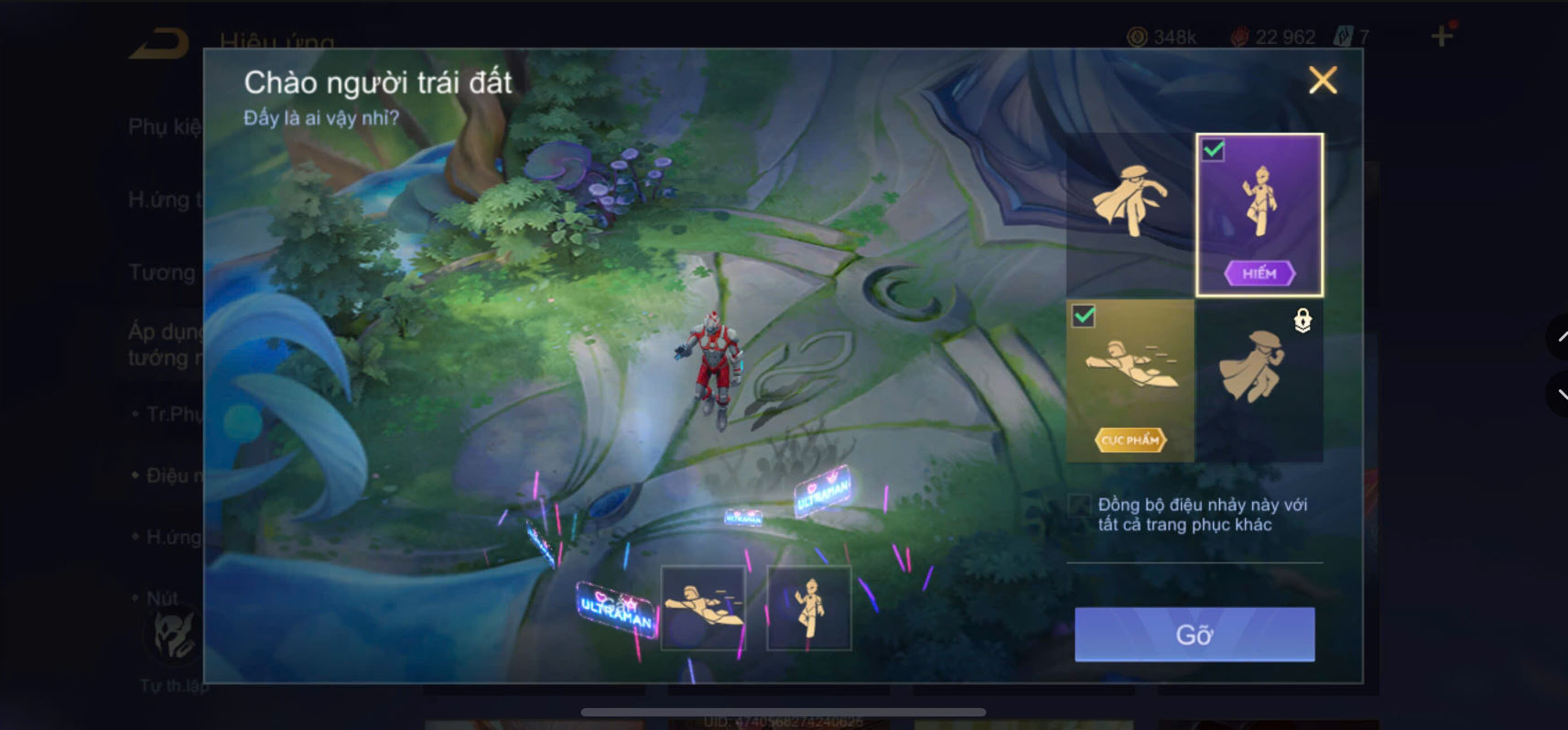
Task: Enable Đồng bộ điệu nhảy checkbox
Action: [x=1078, y=507]
